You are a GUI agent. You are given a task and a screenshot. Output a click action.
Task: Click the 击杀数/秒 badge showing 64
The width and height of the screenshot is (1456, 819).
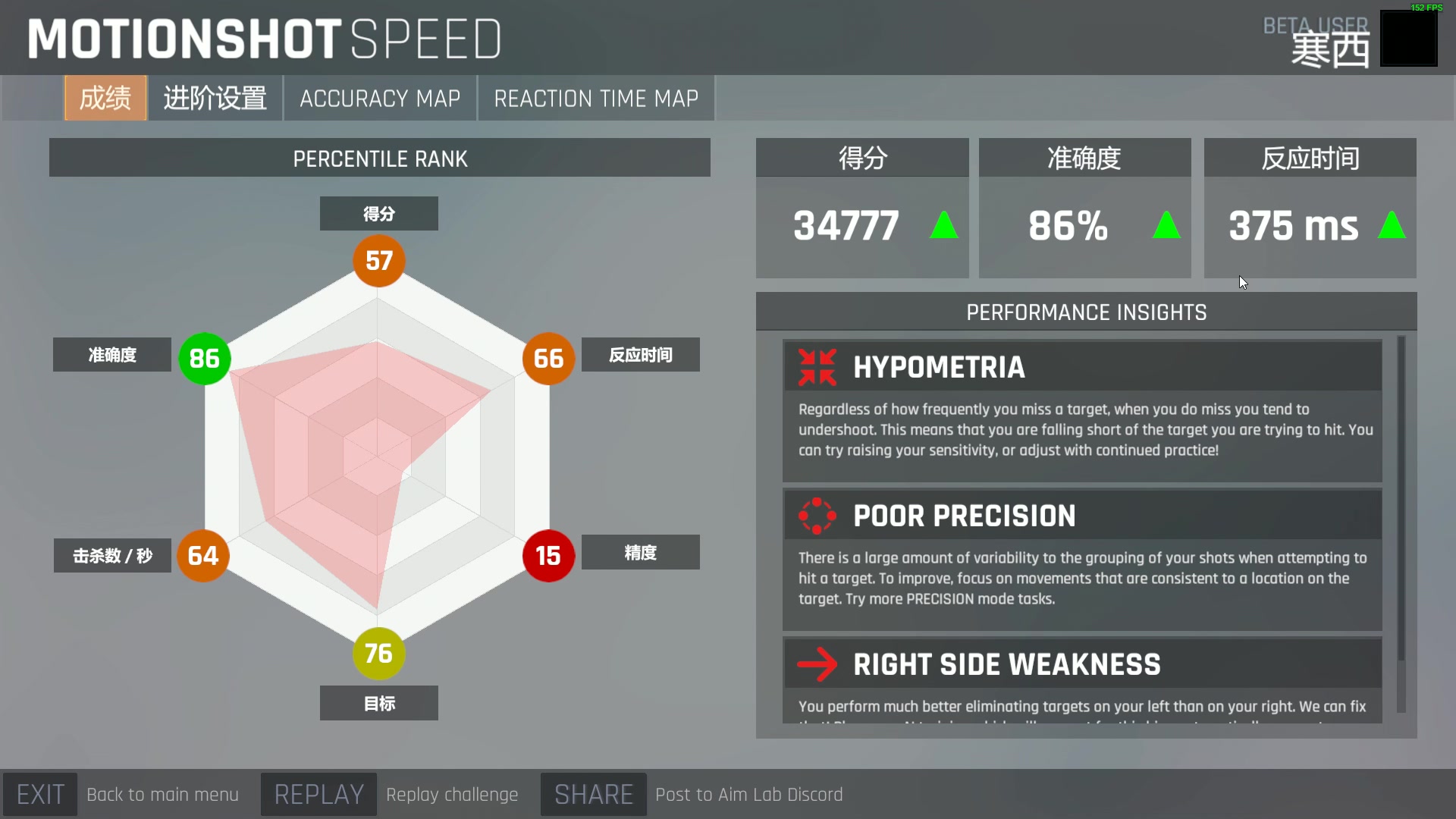203,556
